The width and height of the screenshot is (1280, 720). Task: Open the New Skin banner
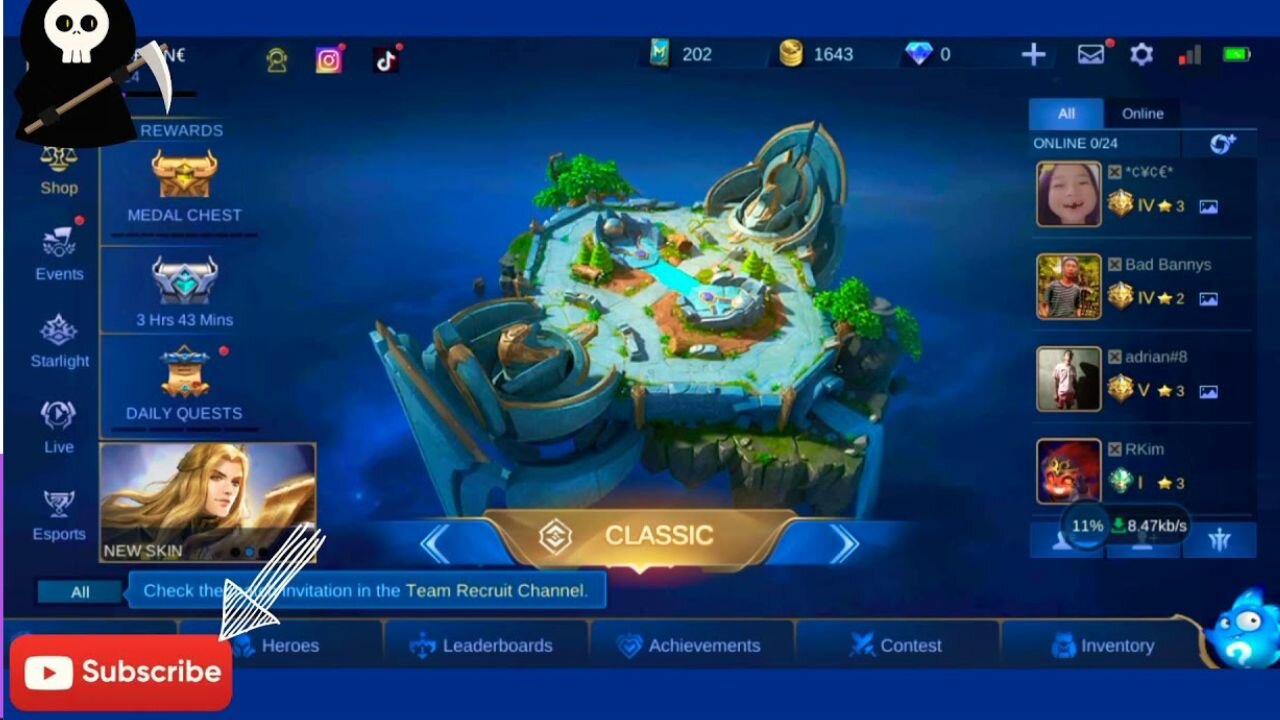pyautogui.click(x=208, y=501)
